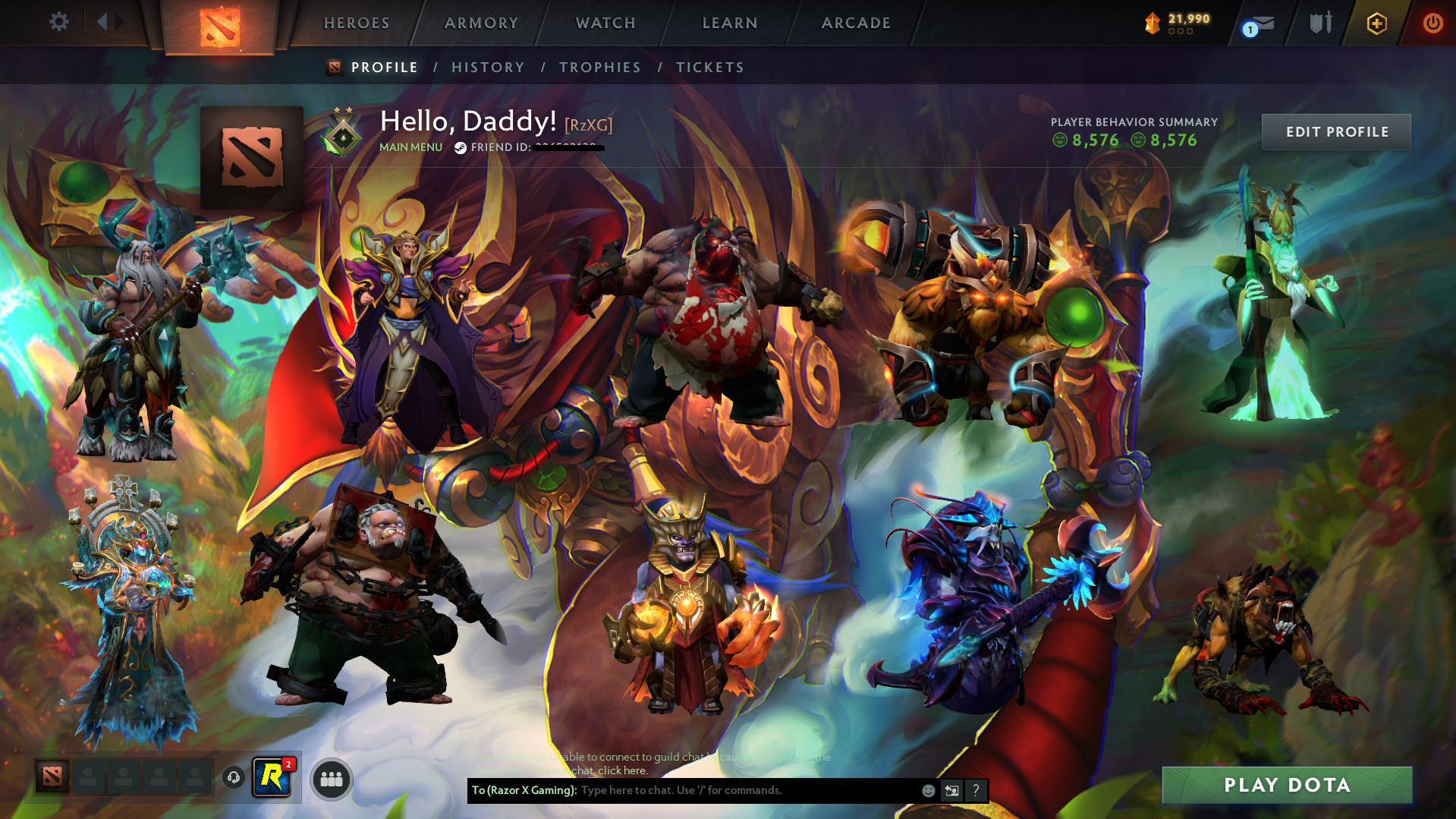The width and height of the screenshot is (1456, 819).
Task: Expand the settings gear menu
Action: (x=58, y=23)
